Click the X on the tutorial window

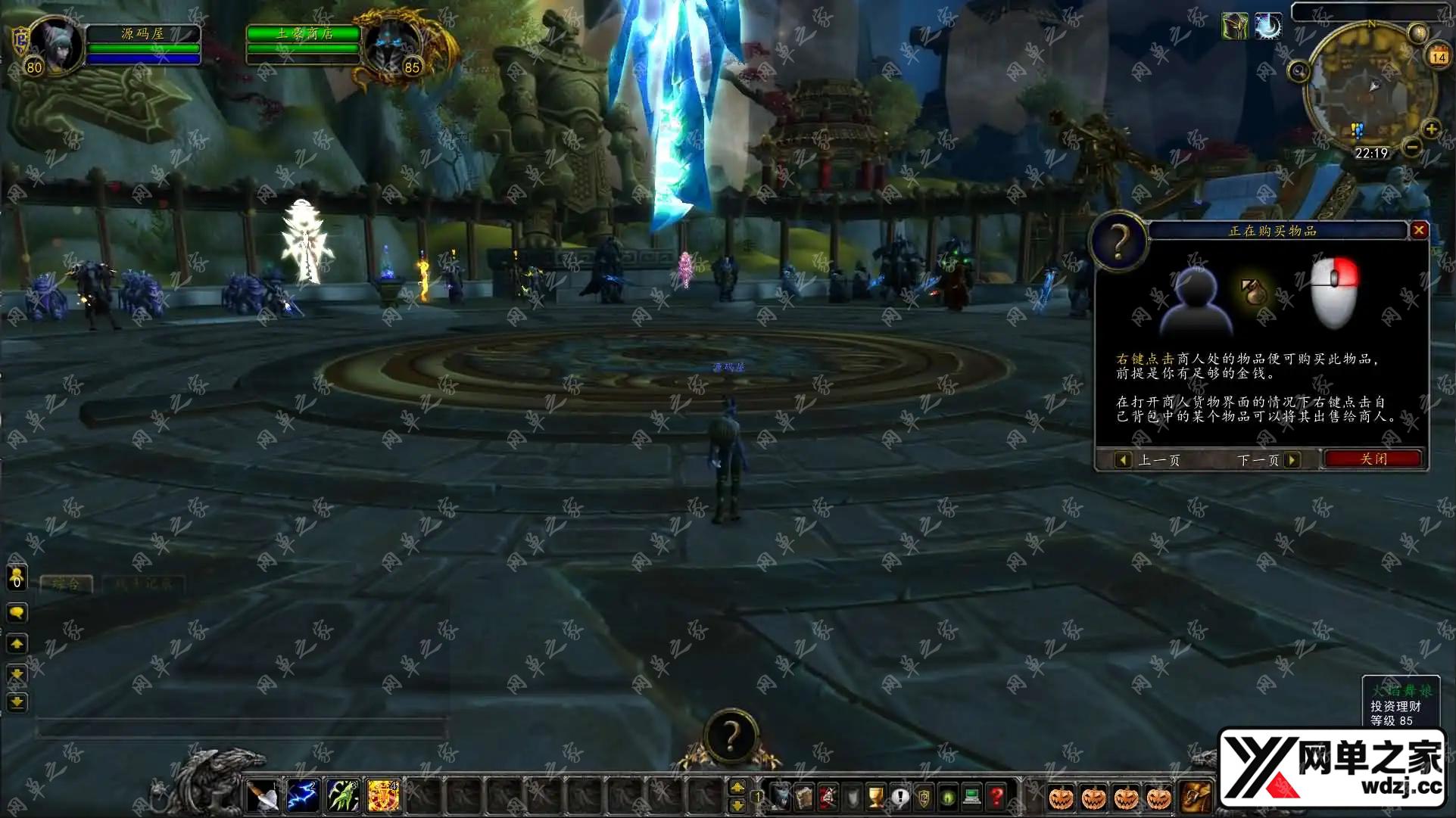1419,230
